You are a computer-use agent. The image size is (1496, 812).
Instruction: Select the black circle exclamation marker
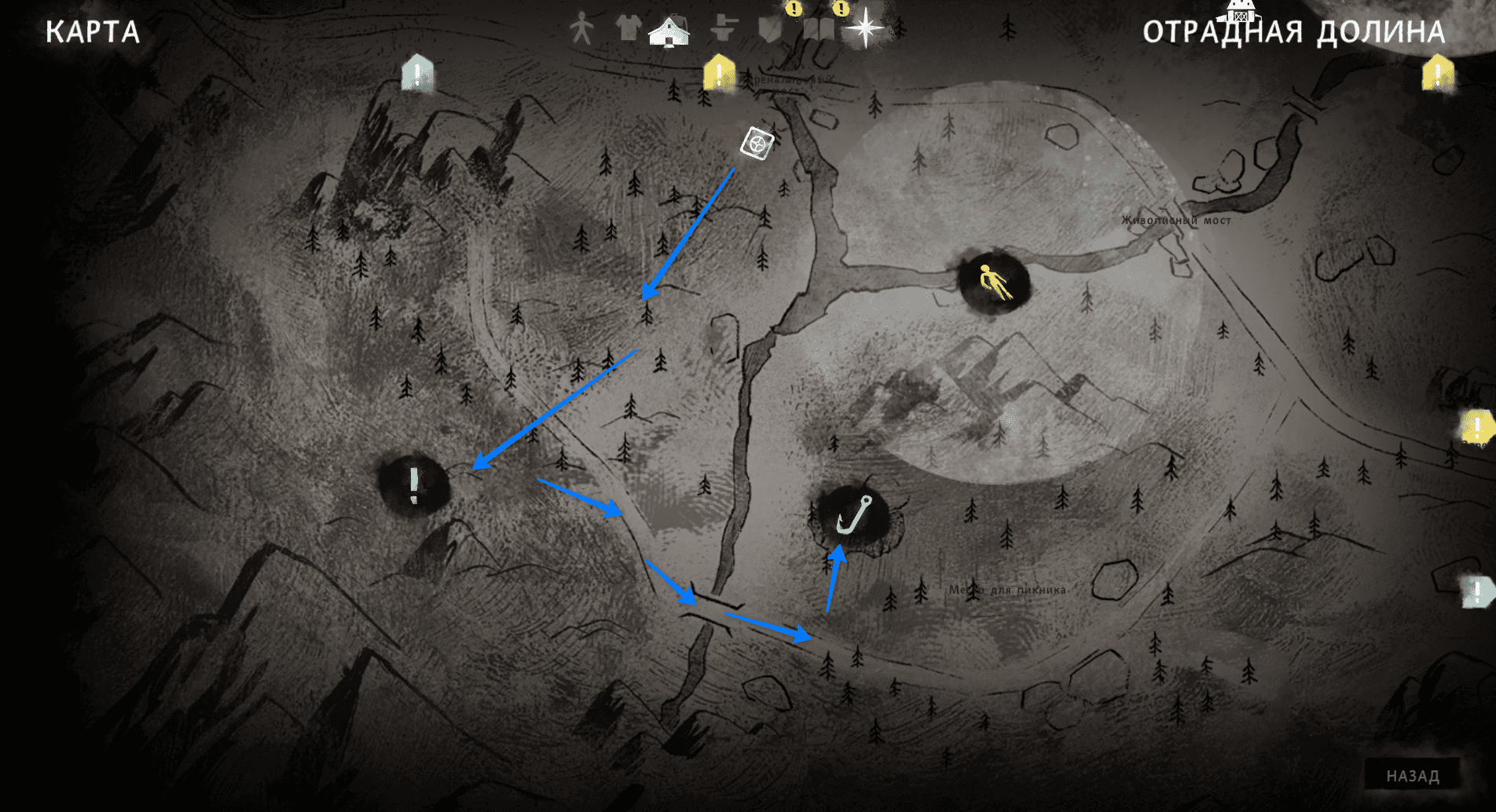click(414, 485)
